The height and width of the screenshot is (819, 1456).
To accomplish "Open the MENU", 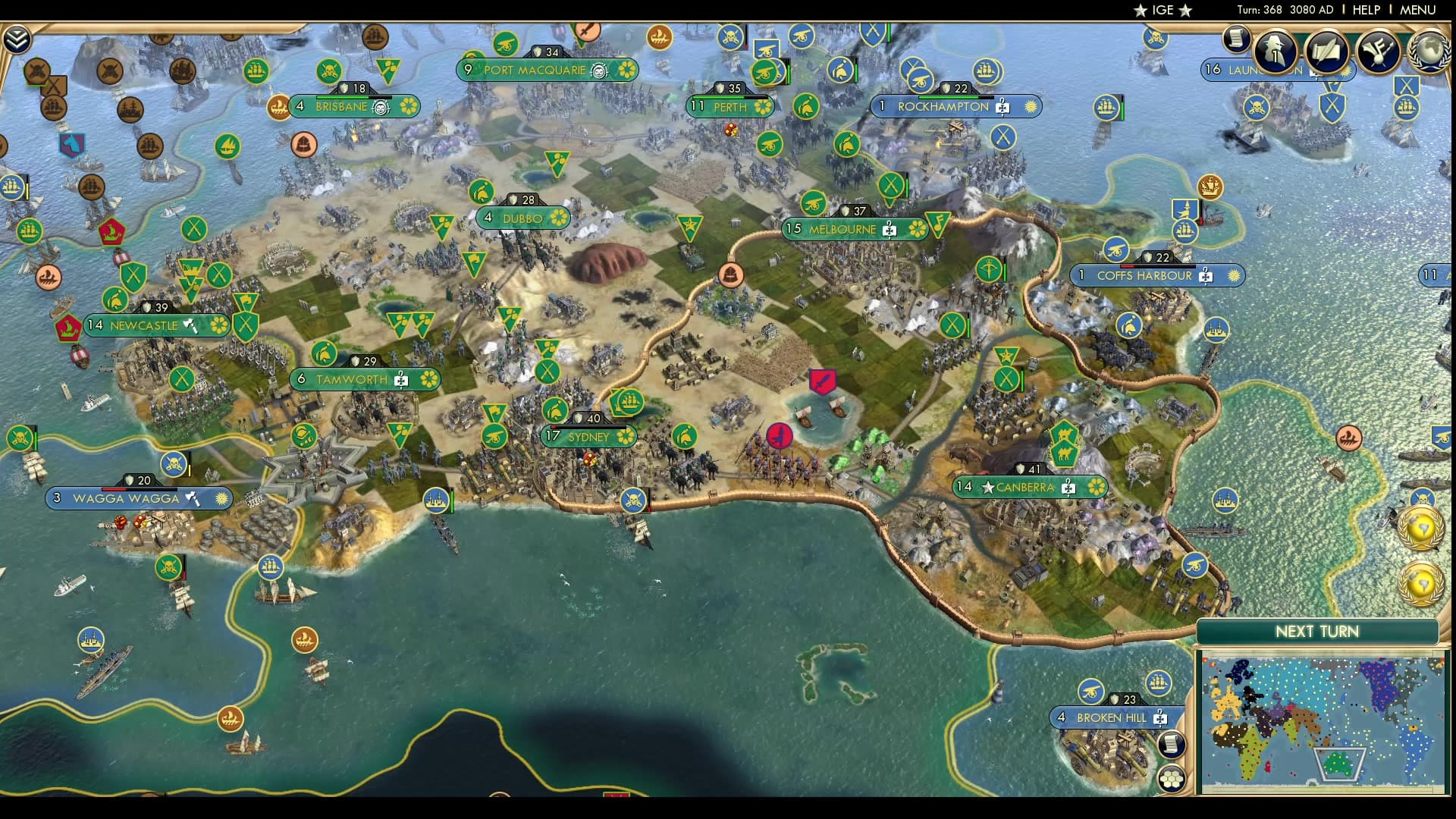I will [x=1416, y=10].
